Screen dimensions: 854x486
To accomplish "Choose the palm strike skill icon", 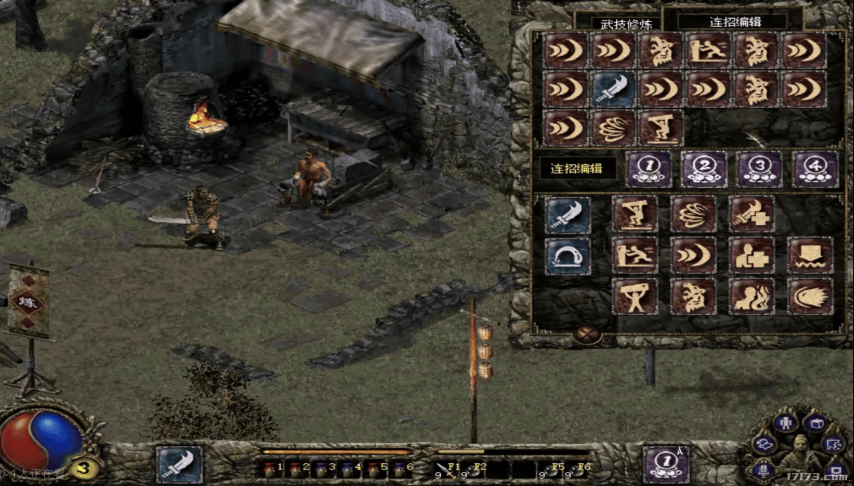I will point(810,296).
